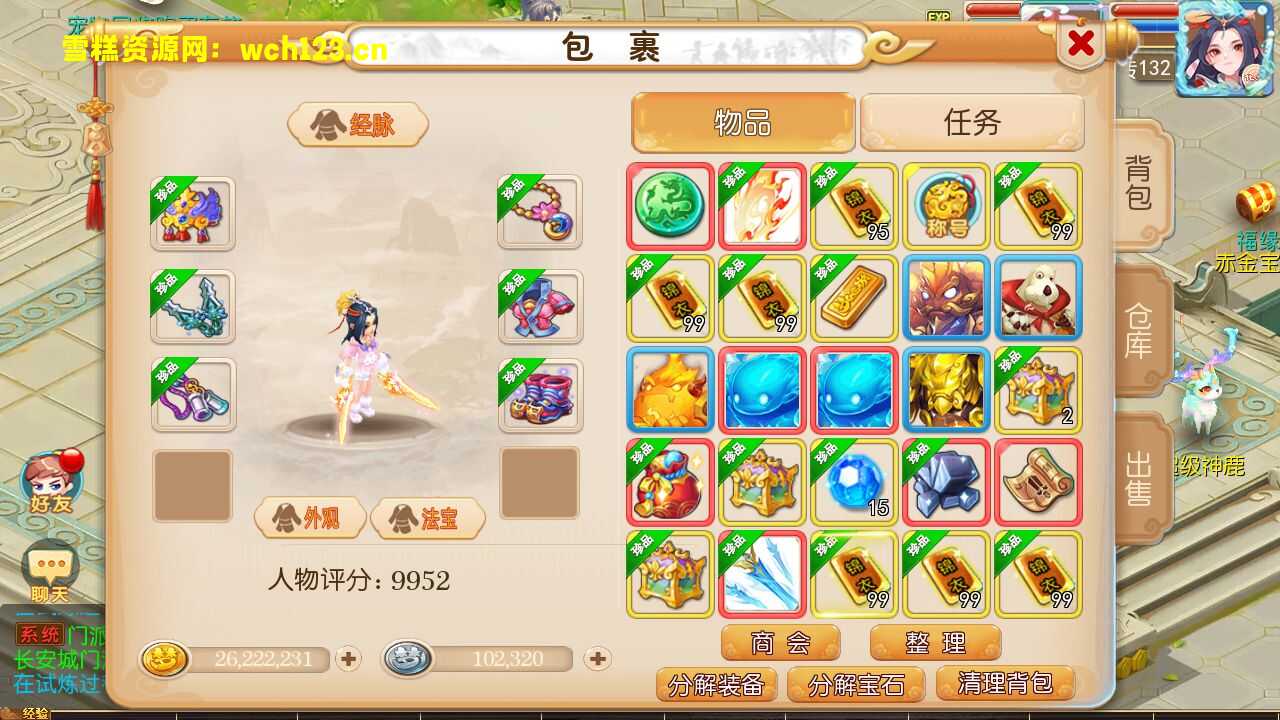Click the plus next to the gold currency
Screen dimensions: 1280x720
(347, 659)
